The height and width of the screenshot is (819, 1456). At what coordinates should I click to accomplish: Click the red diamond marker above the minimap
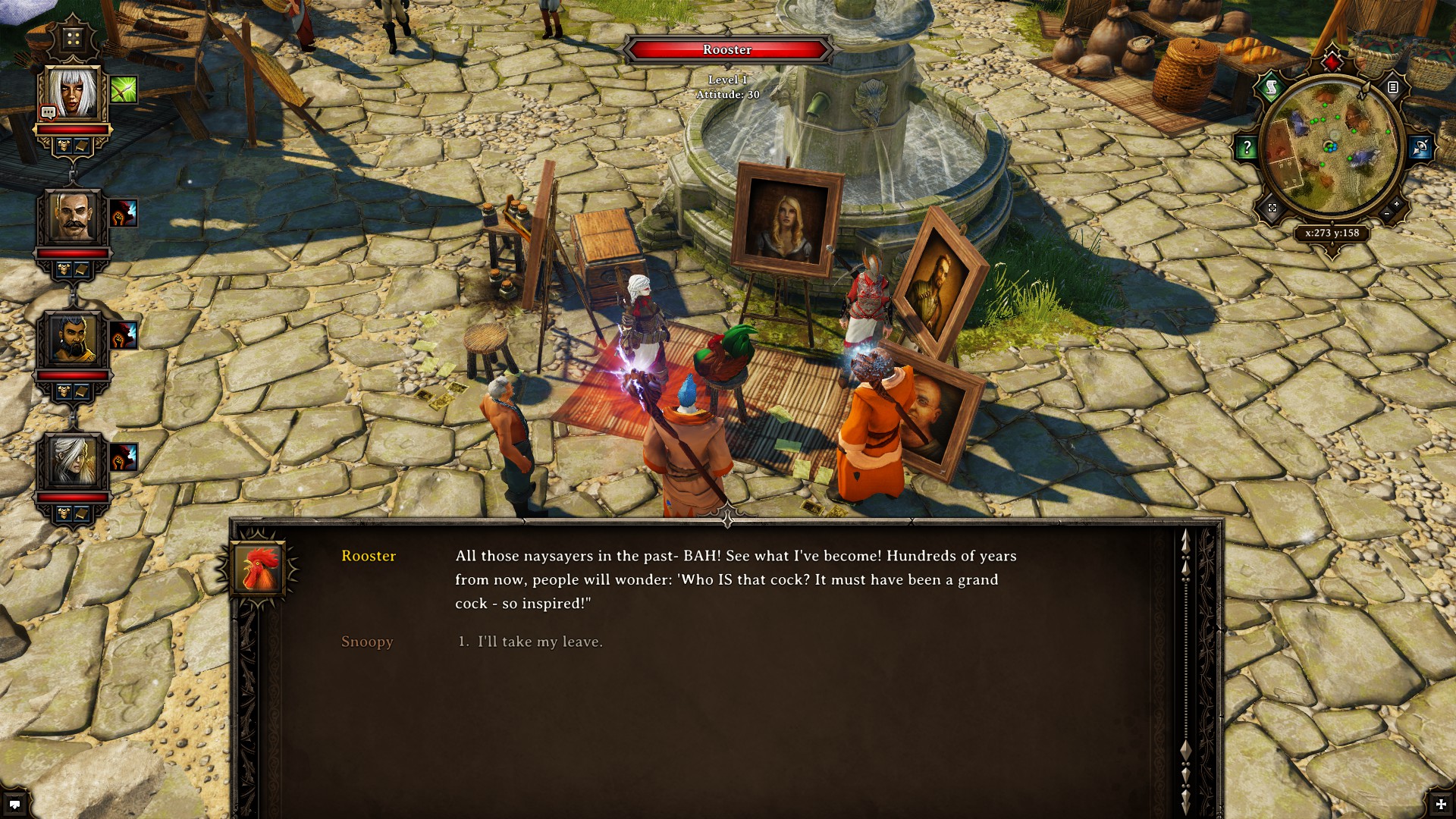coord(1332,63)
